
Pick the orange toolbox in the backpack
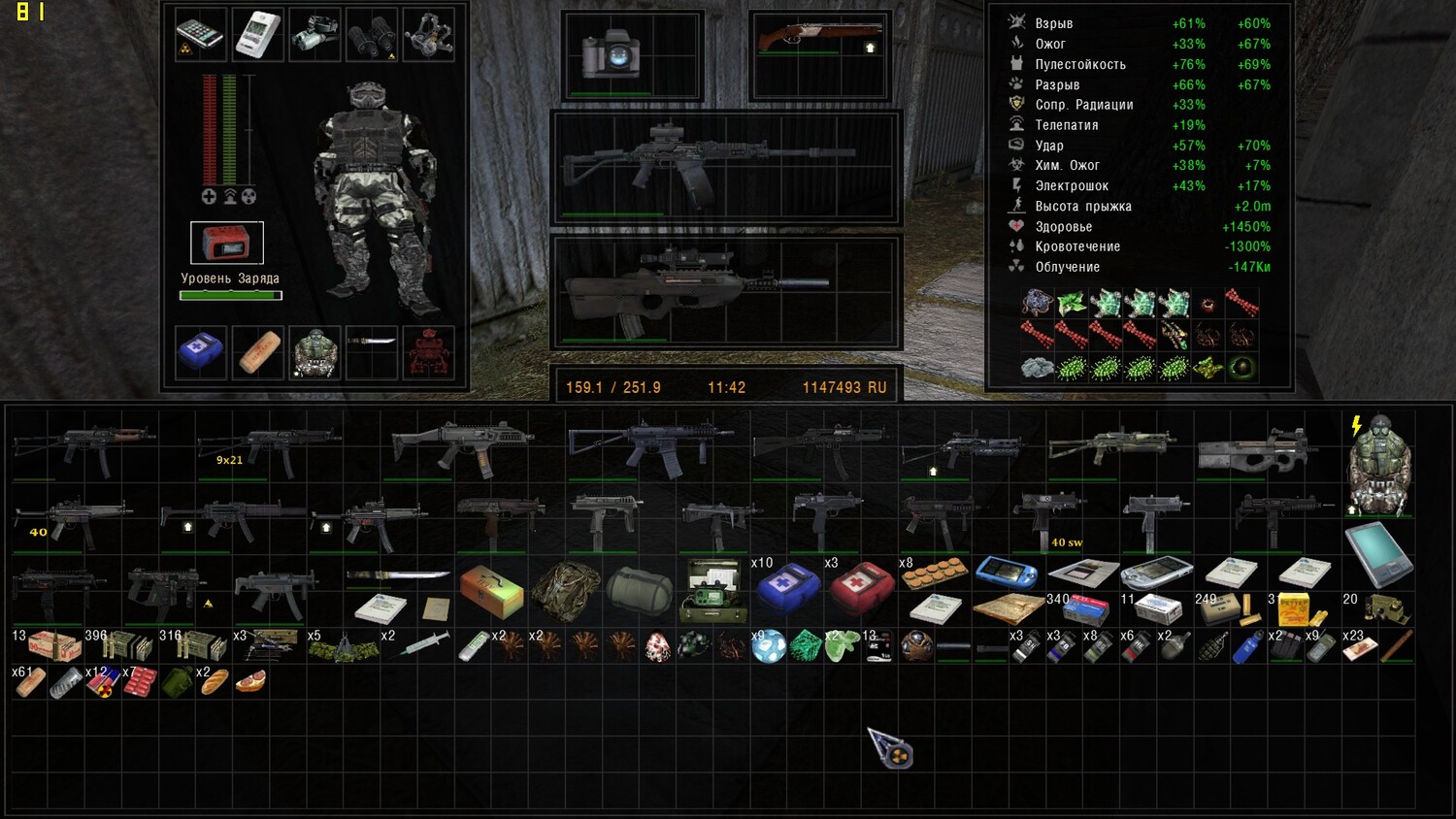[492, 590]
